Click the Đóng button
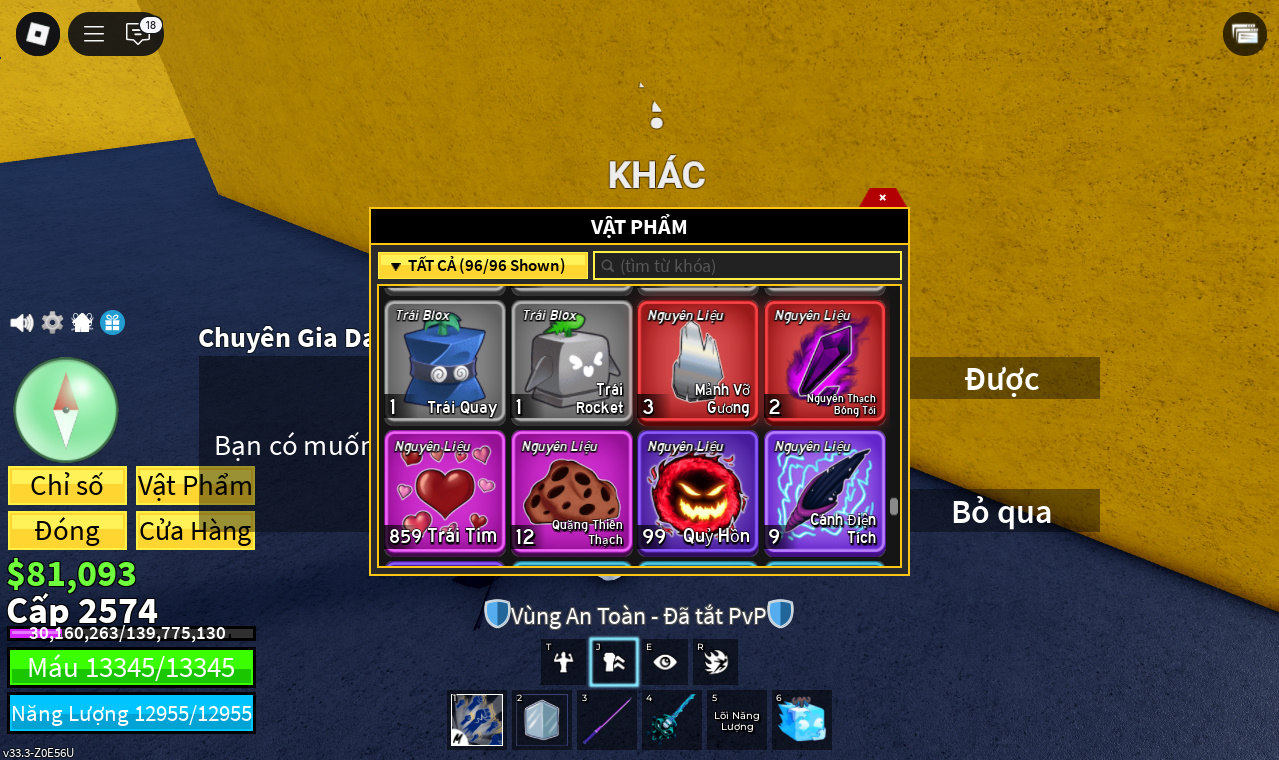The width and height of the screenshot is (1279, 760). click(x=67, y=531)
